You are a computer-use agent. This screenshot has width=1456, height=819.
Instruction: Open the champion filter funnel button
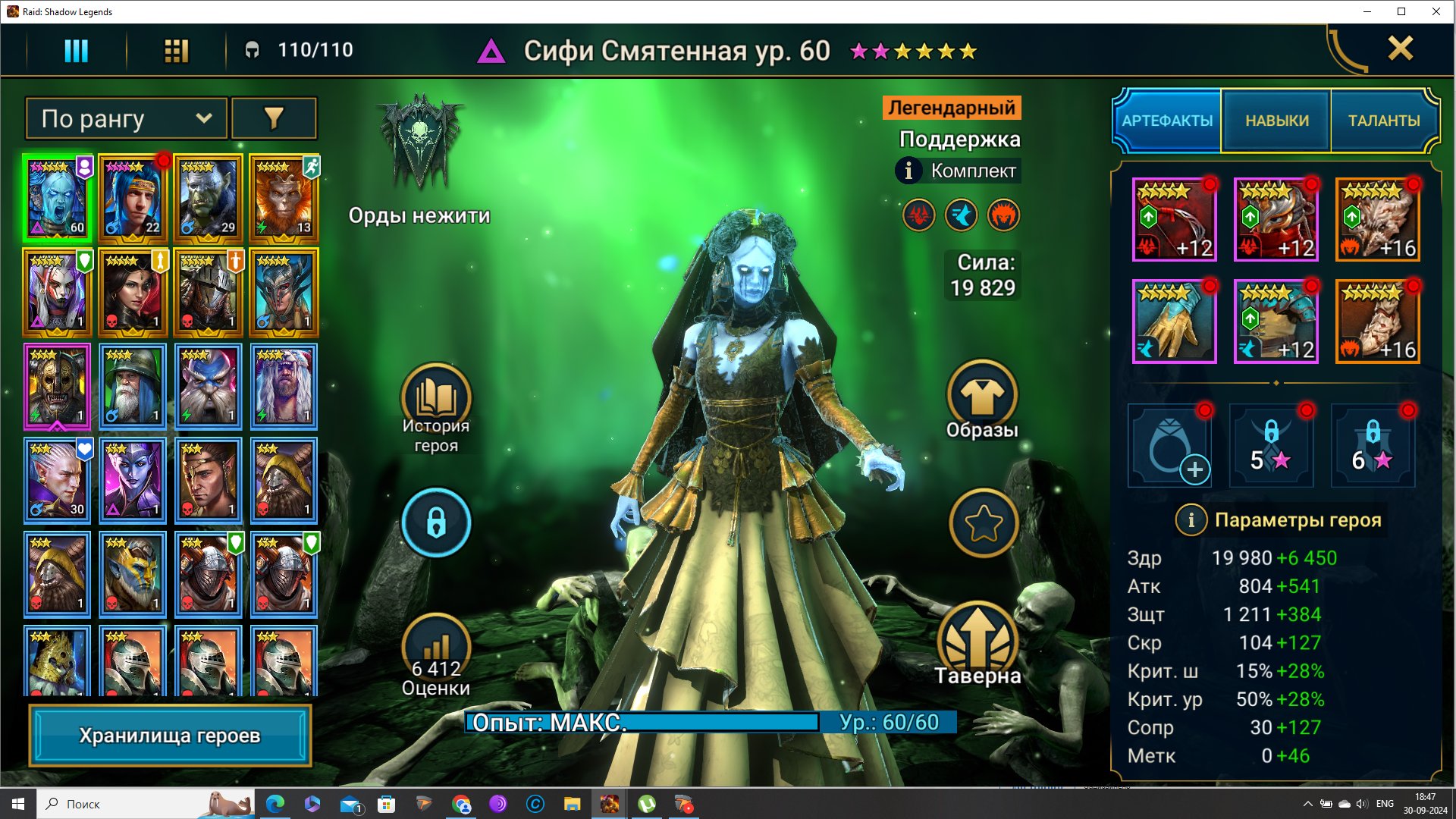click(x=274, y=119)
